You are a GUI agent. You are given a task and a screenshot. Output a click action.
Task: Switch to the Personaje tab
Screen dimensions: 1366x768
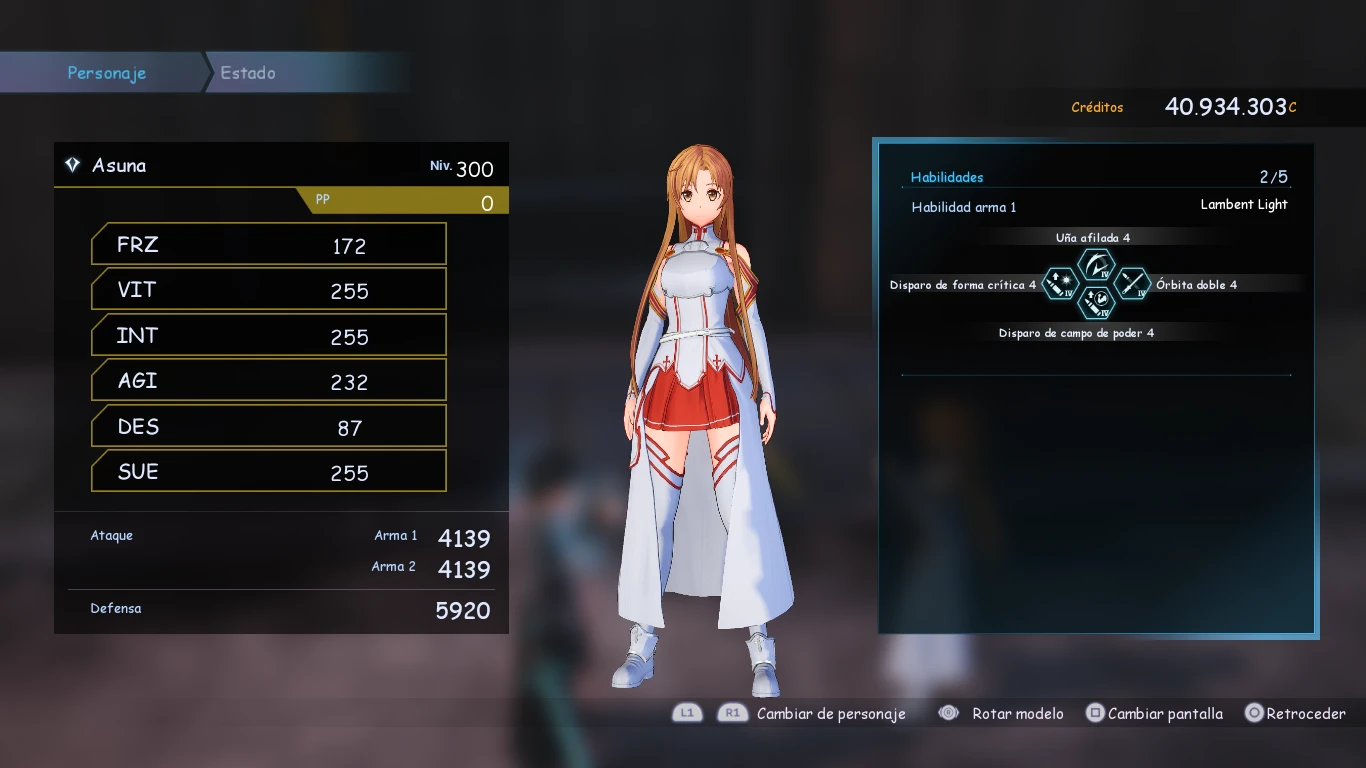click(106, 73)
